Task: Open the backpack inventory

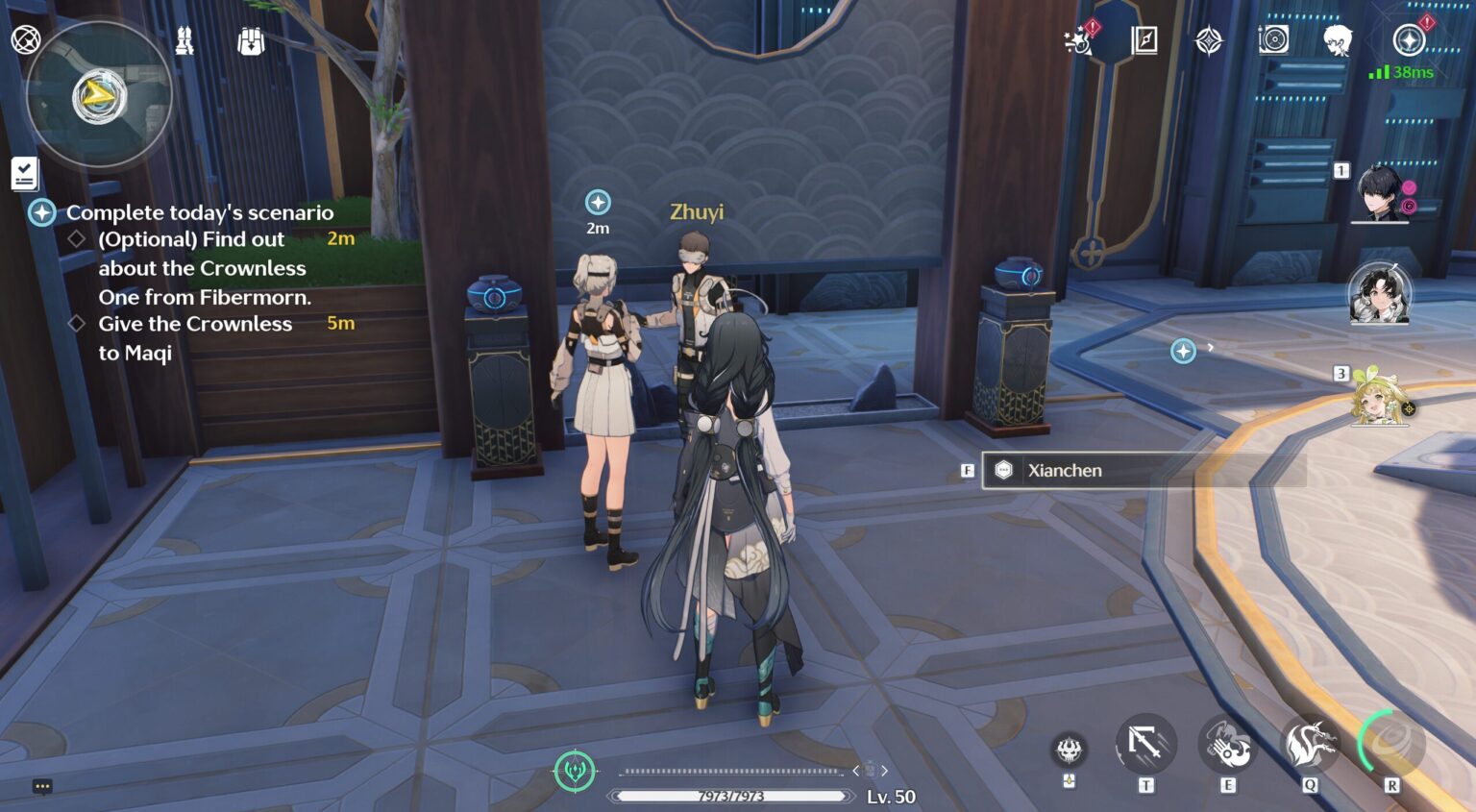Action: 251,40
